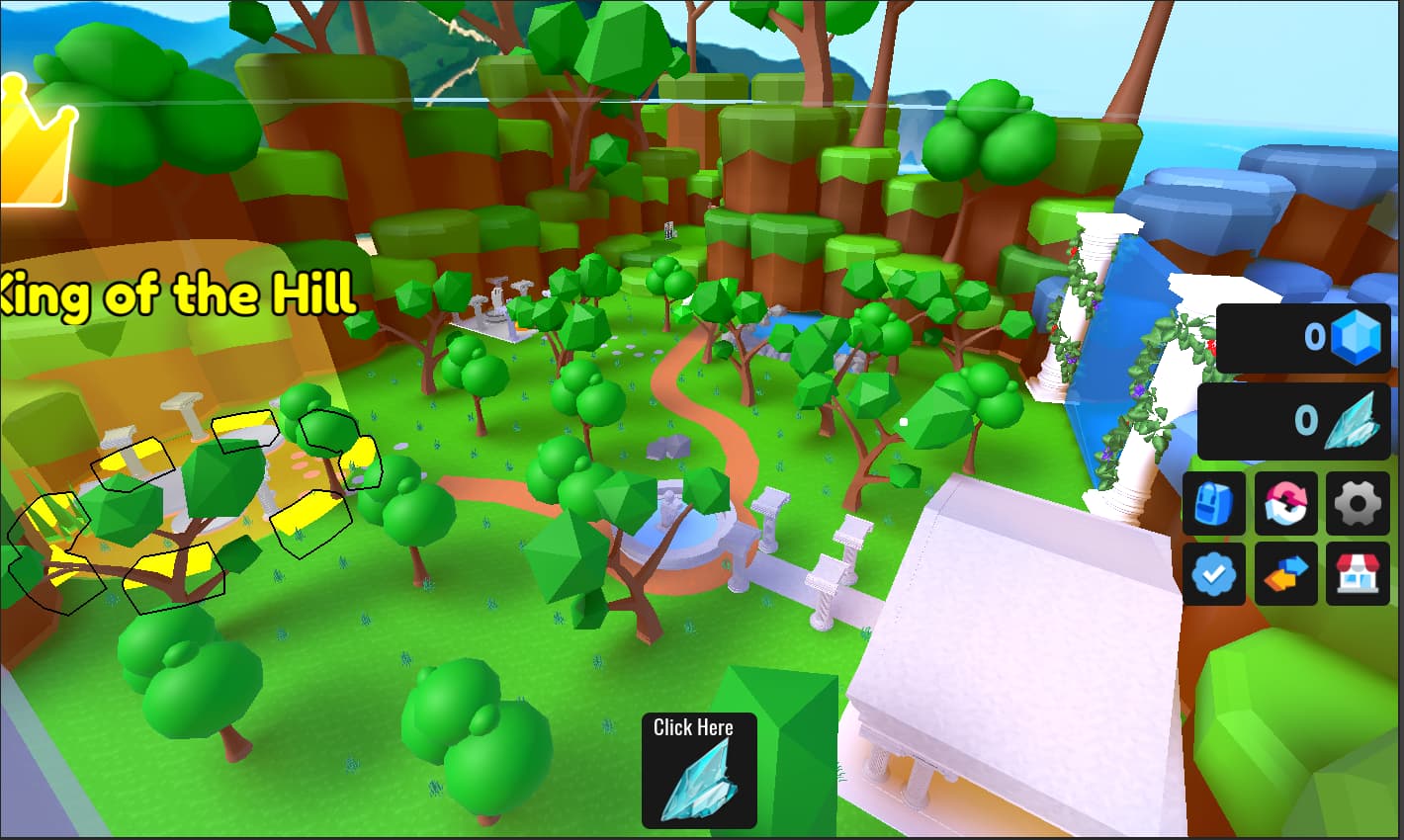Open the trade arrows icon
This screenshot has width=1404, height=840.
(1286, 574)
